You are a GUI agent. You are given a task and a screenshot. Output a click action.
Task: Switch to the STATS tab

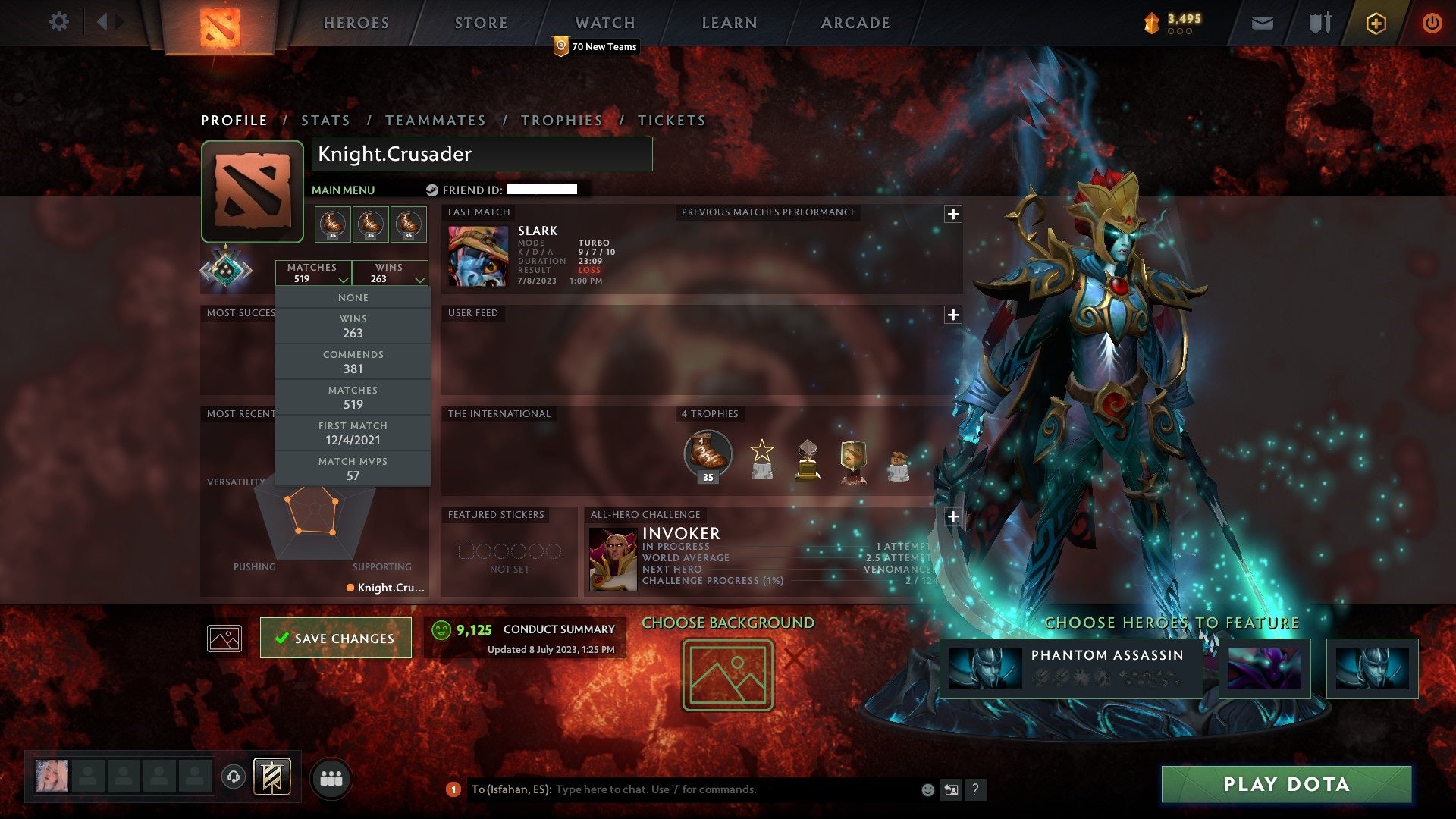click(325, 120)
